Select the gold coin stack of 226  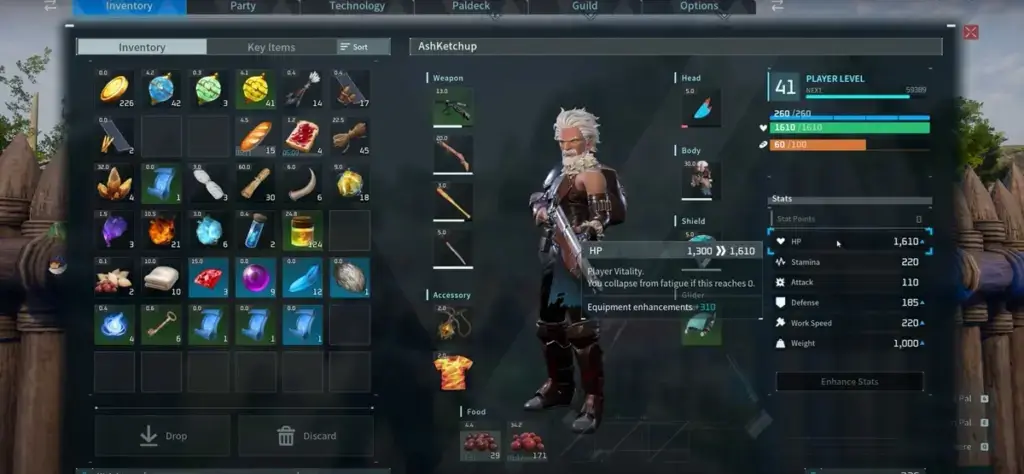point(114,89)
